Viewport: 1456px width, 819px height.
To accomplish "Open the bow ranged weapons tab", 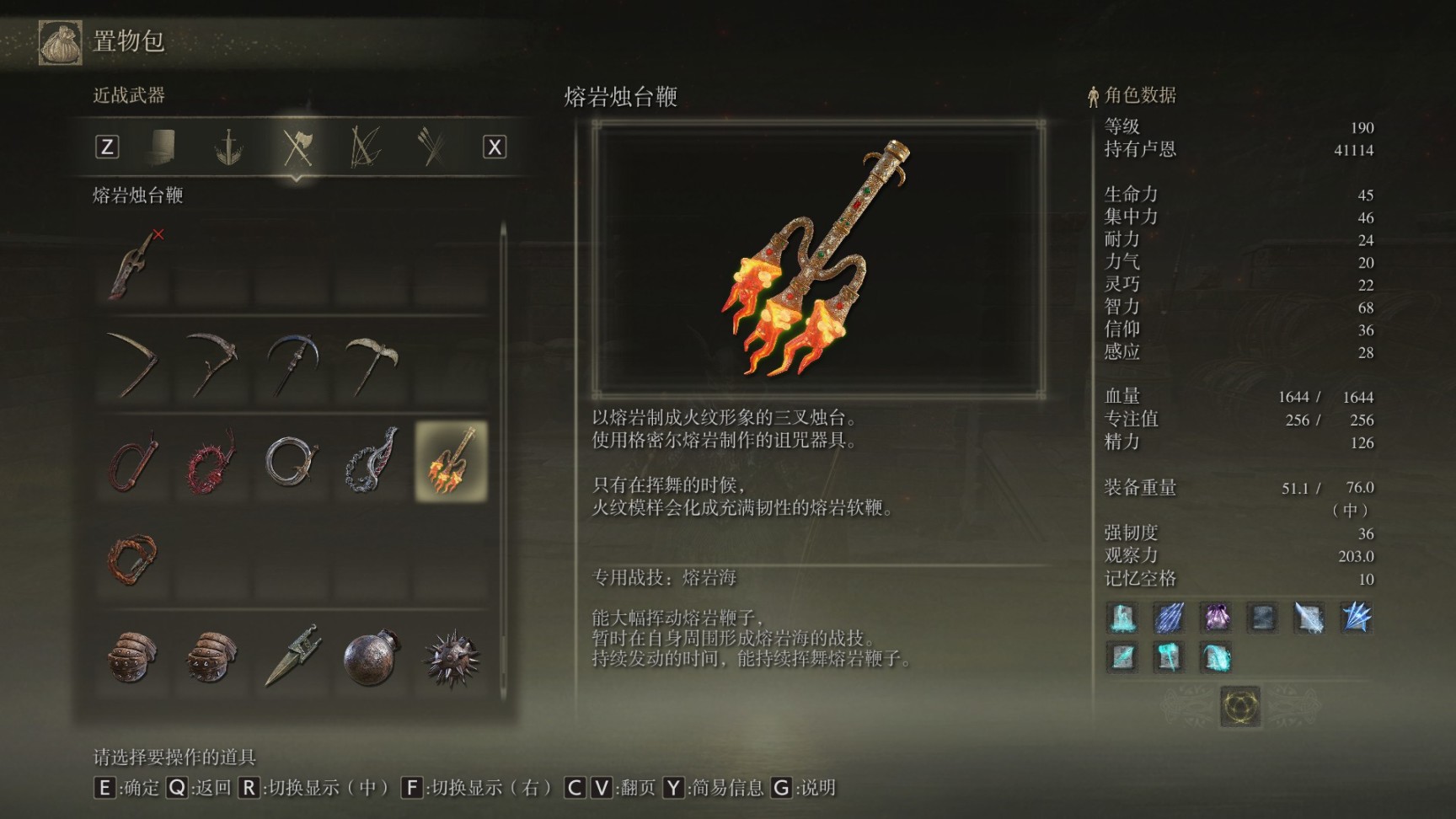I will click(x=365, y=147).
